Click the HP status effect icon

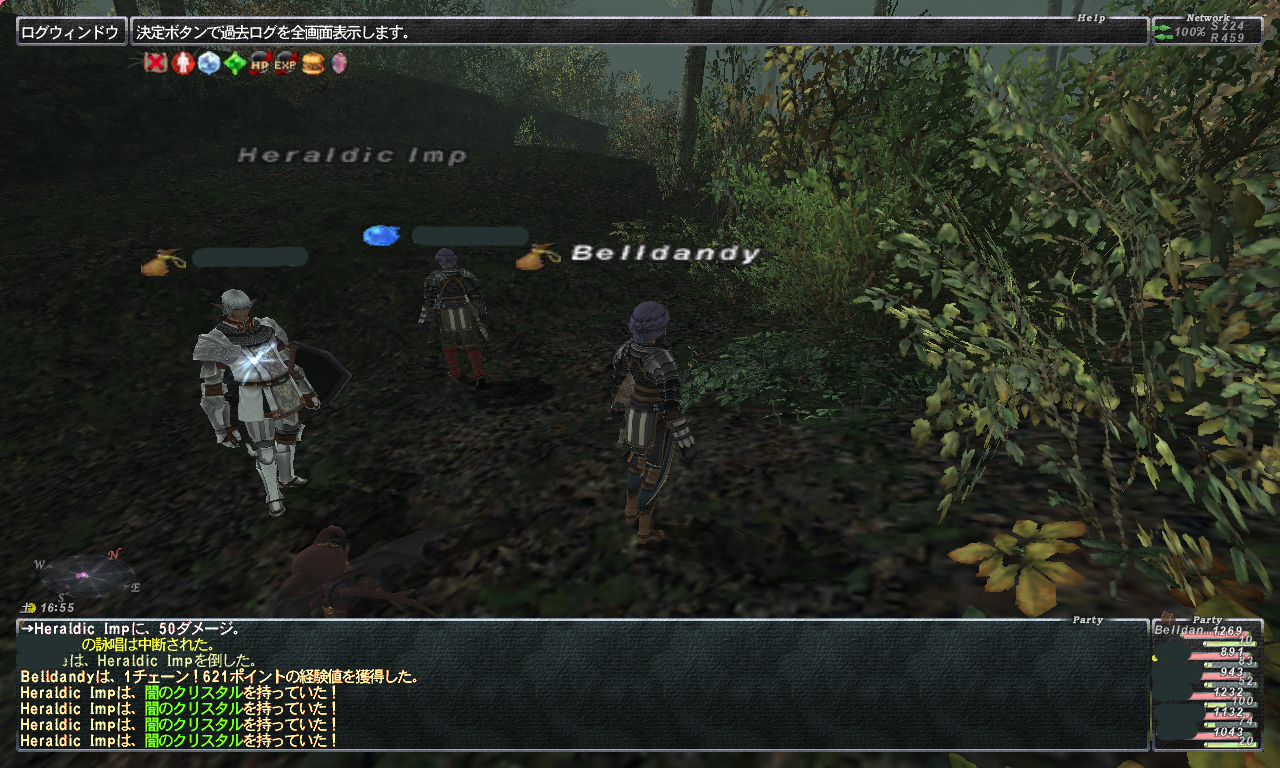tap(260, 64)
